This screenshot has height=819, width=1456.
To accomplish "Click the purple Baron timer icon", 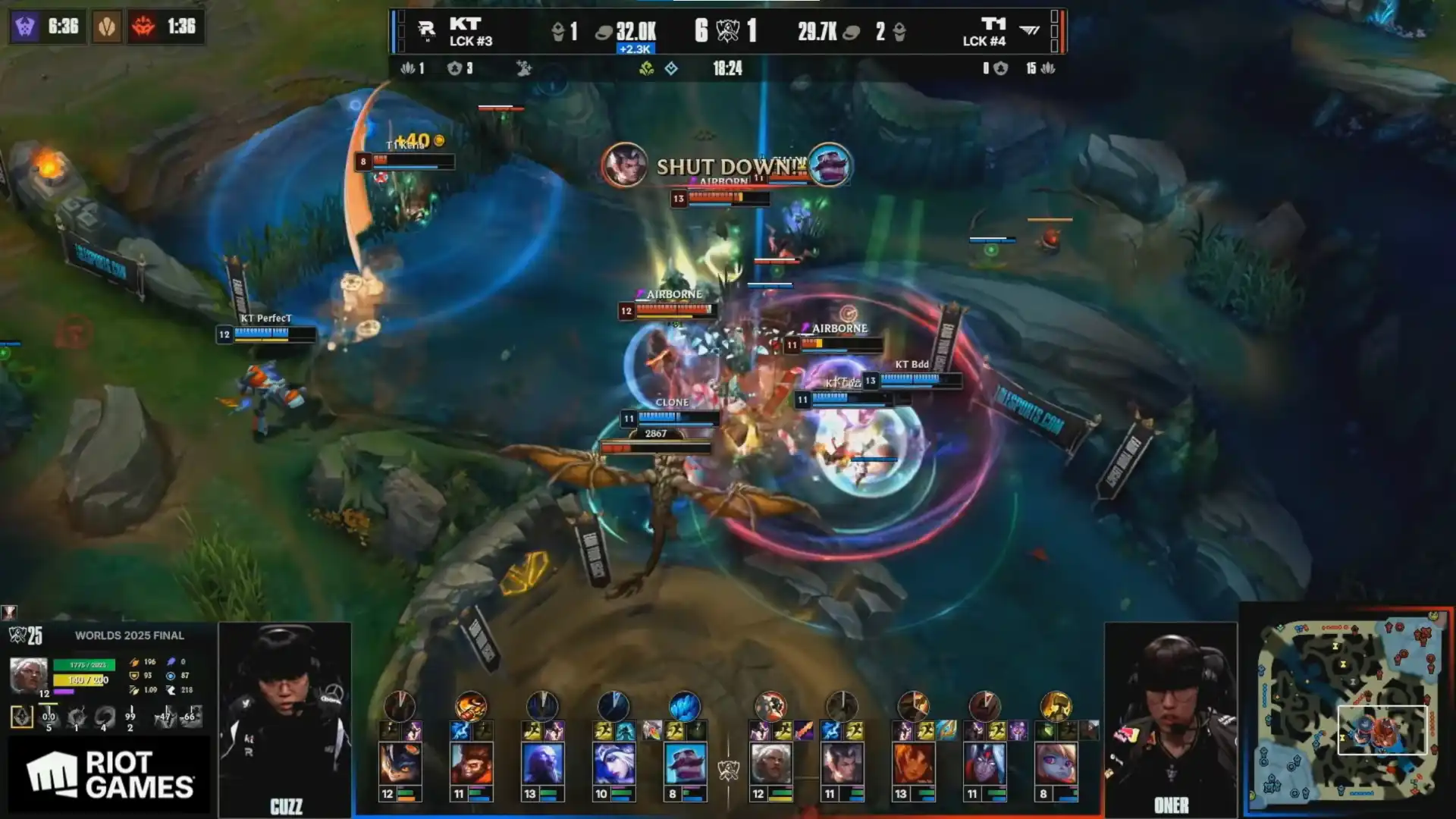I will [x=25, y=27].
